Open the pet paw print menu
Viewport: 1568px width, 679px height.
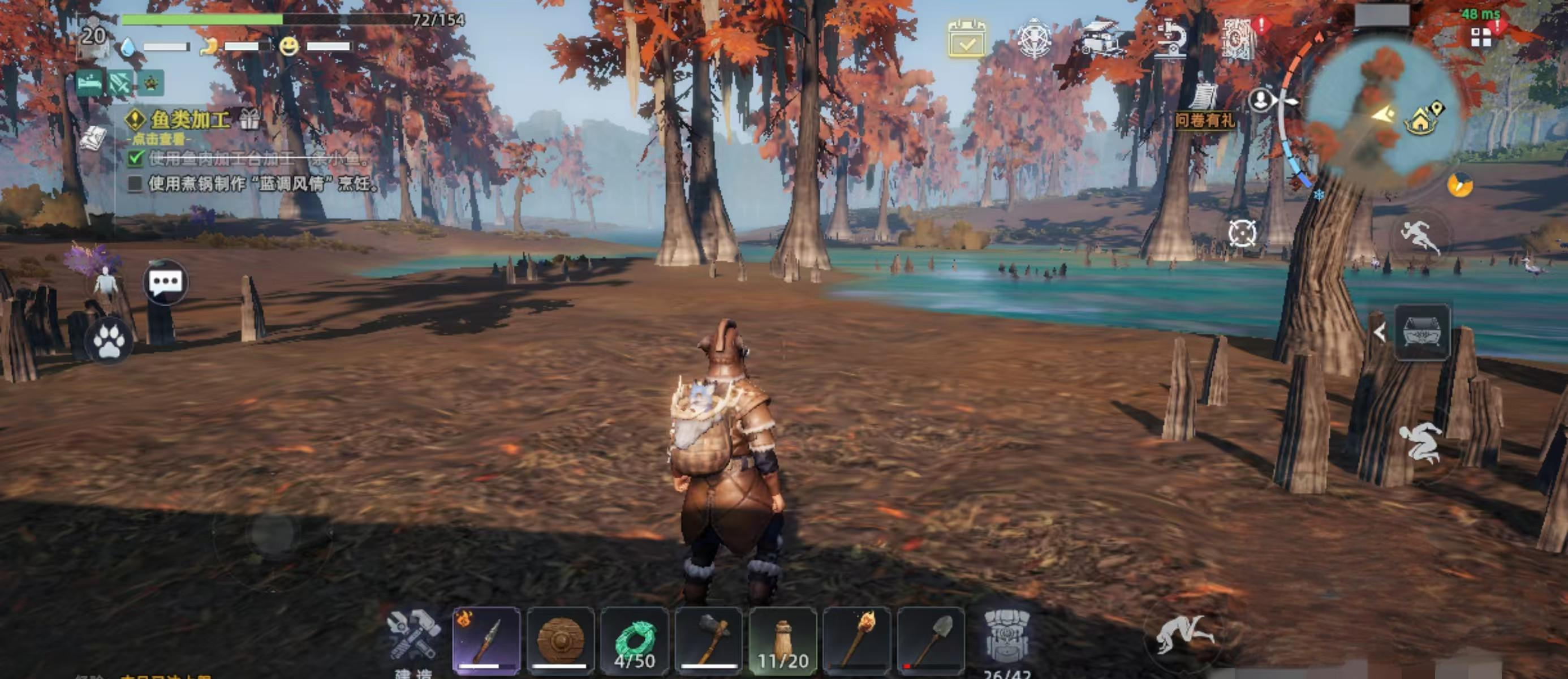(x=109, y=342)
